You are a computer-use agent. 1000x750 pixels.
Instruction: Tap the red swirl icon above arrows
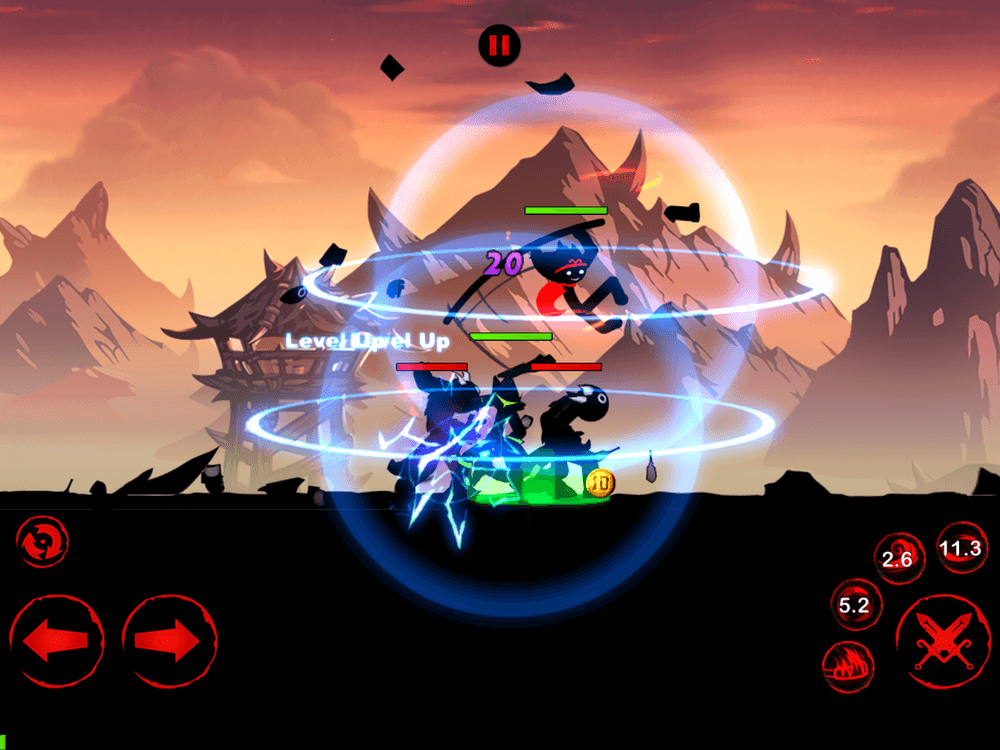(x=42, y=541)
